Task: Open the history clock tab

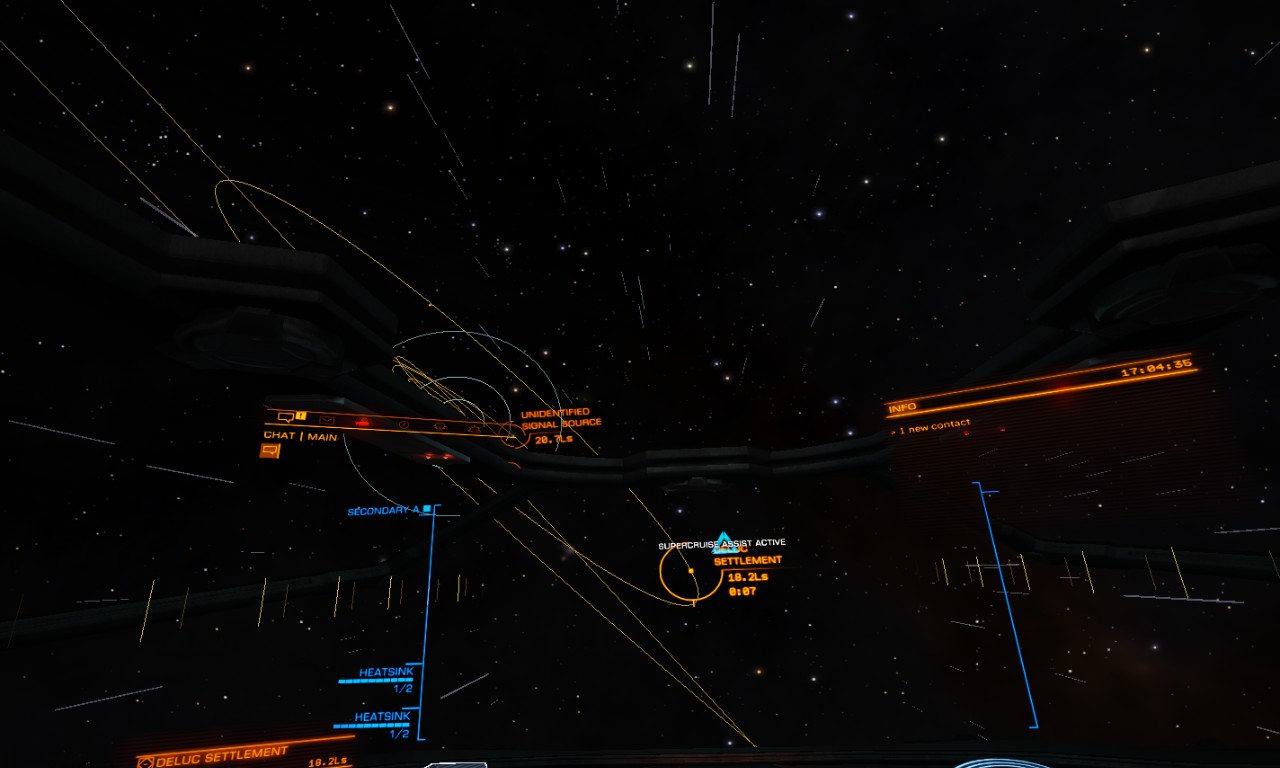Action: pos(403,424)
